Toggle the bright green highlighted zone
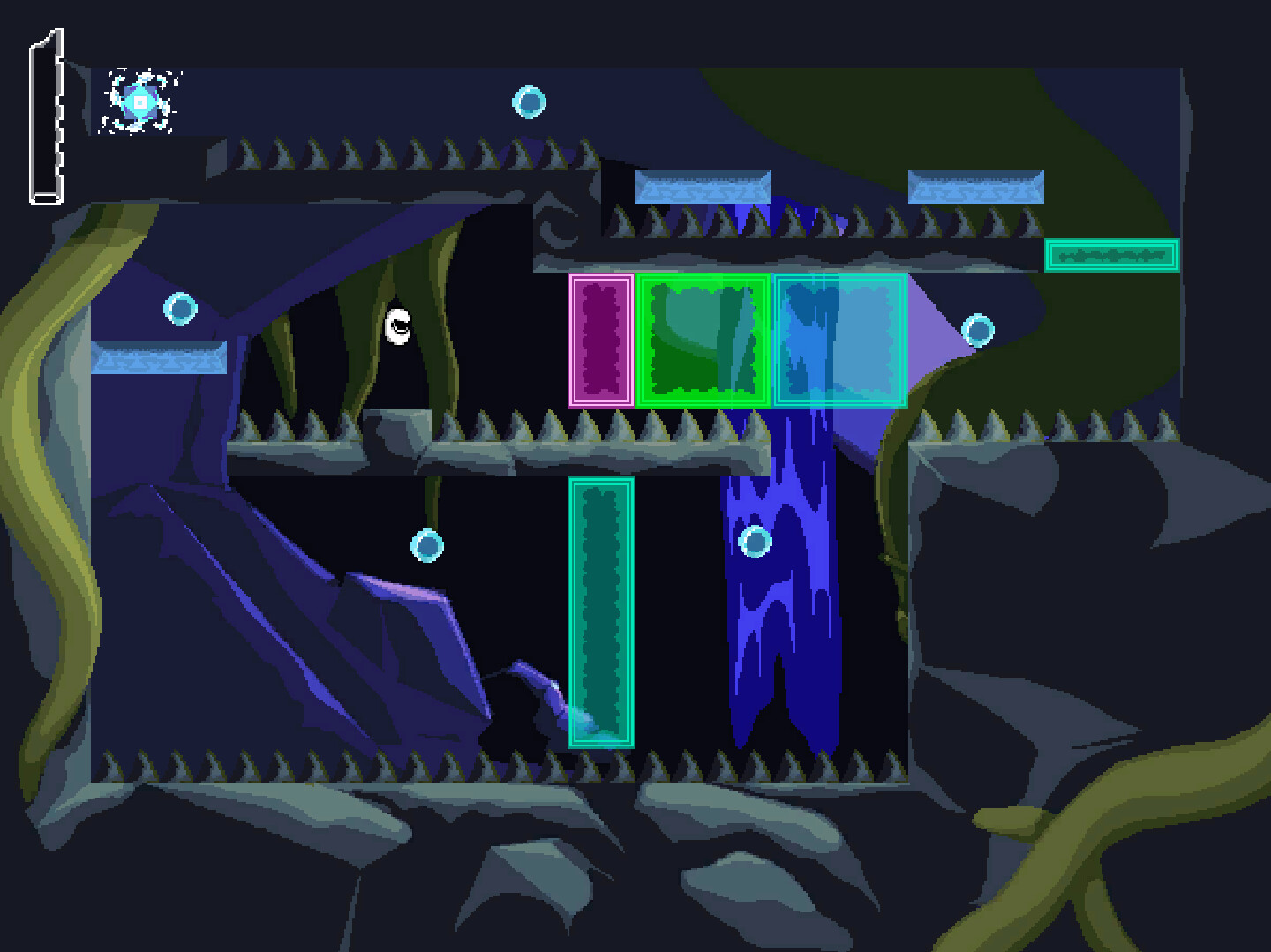The height and width of the screenshot is (952, 1271). [x=702, y=341]
